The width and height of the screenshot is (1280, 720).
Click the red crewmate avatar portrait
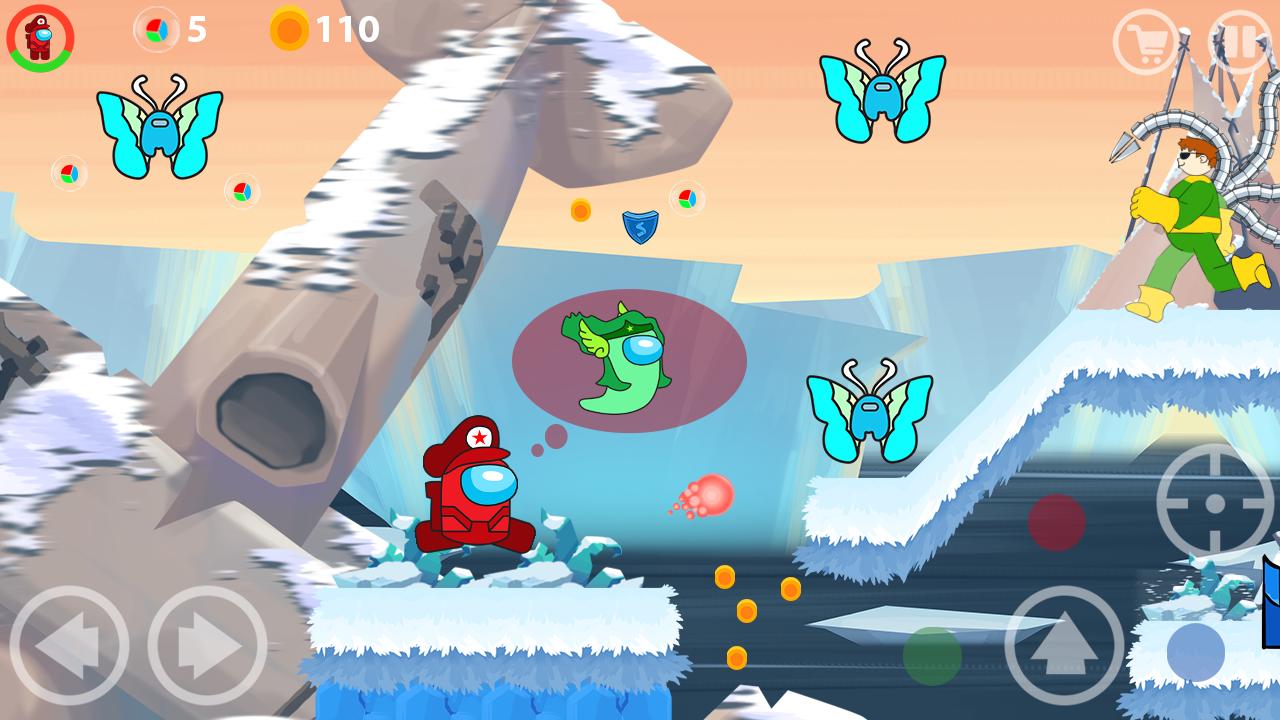tap(37, 38)
